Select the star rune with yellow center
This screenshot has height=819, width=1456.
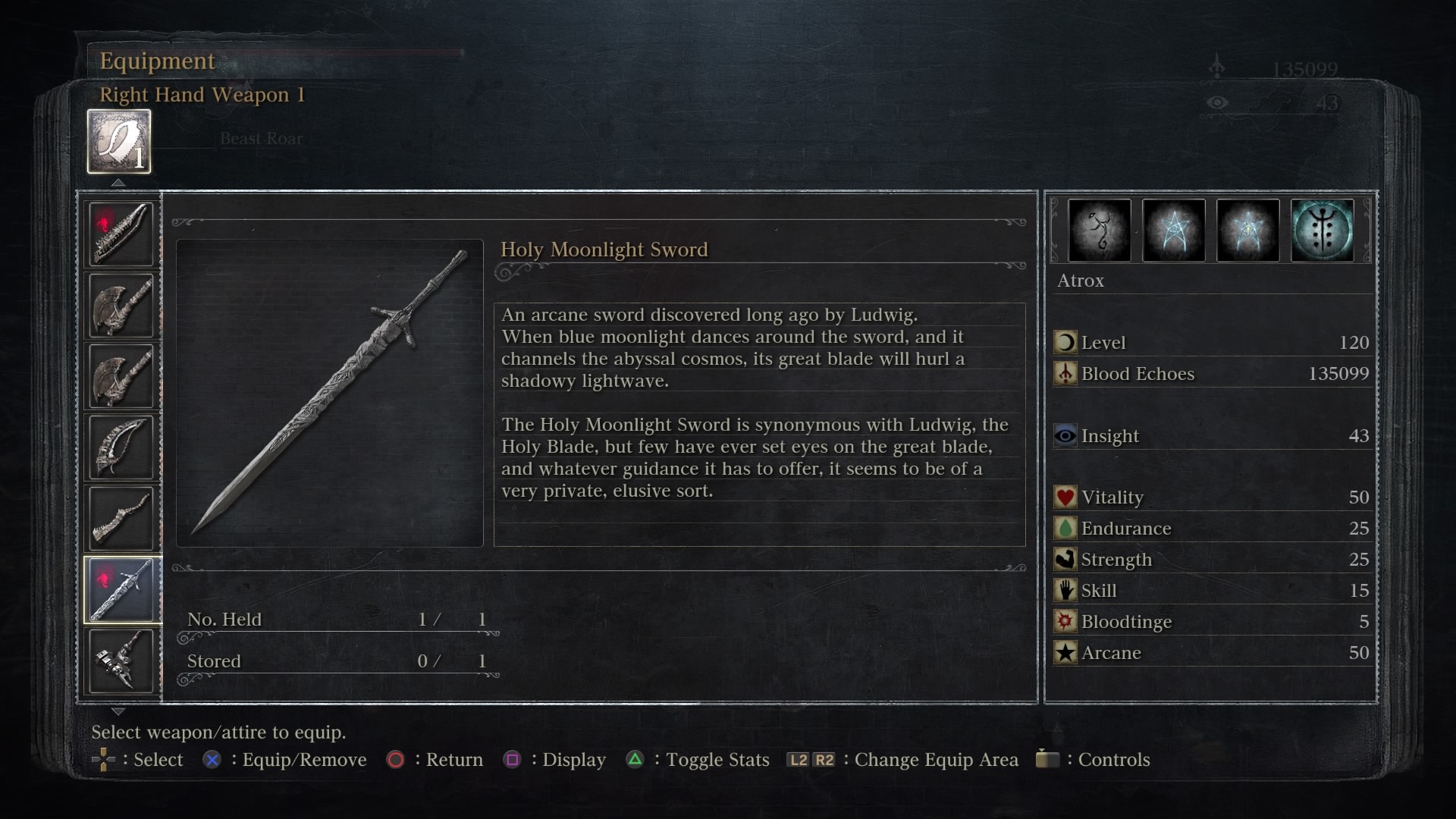pyautogui.click(x=1247, y=231)
